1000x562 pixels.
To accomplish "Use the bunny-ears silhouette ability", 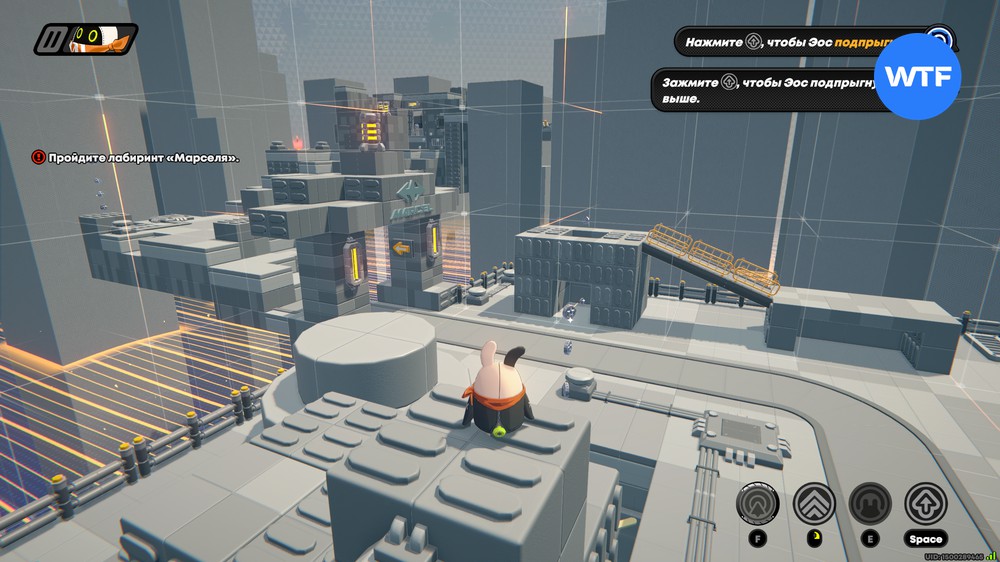I will pos(869,503).
